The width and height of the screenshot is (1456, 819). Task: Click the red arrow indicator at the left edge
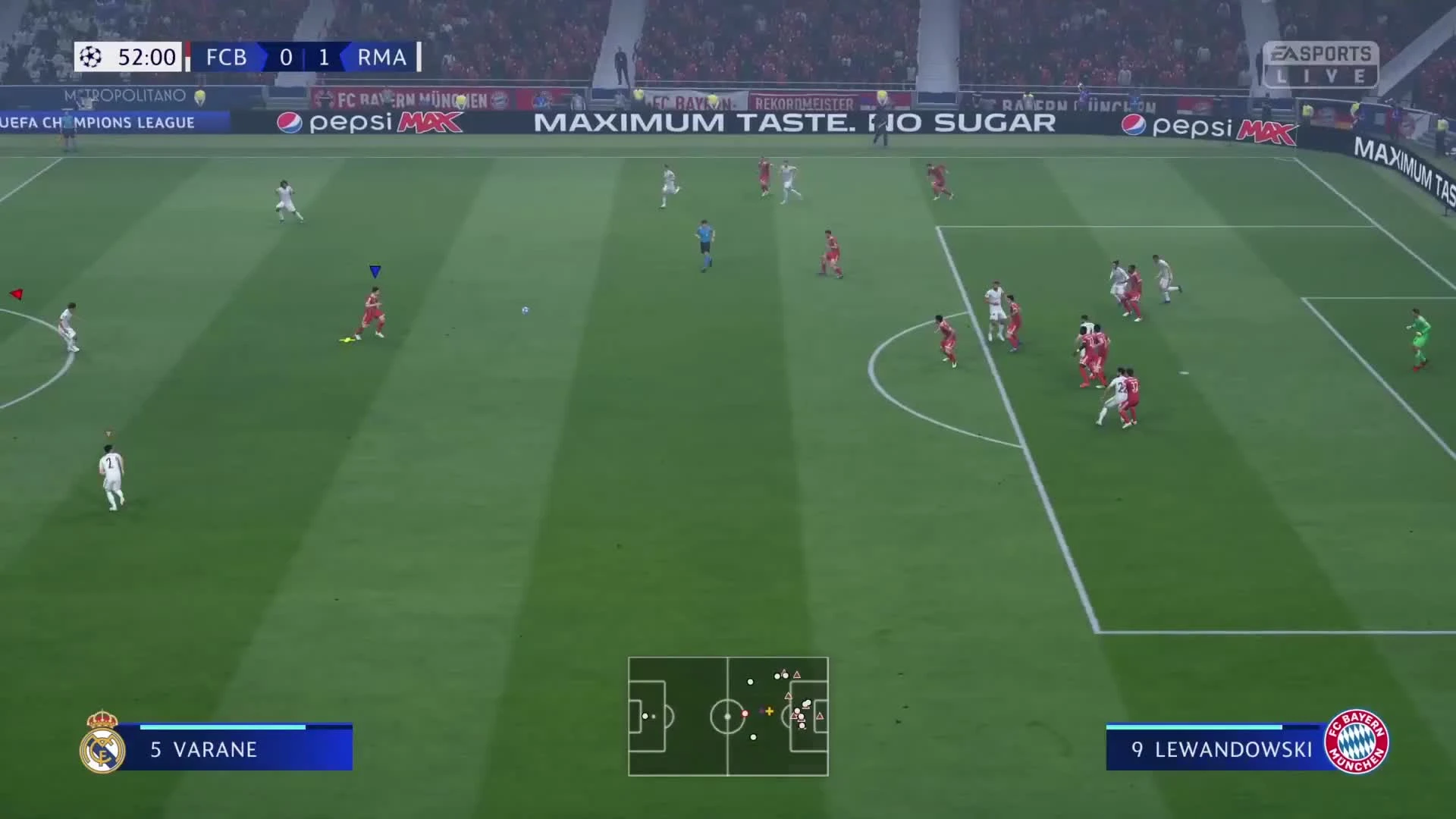click(x=15, y=293)
